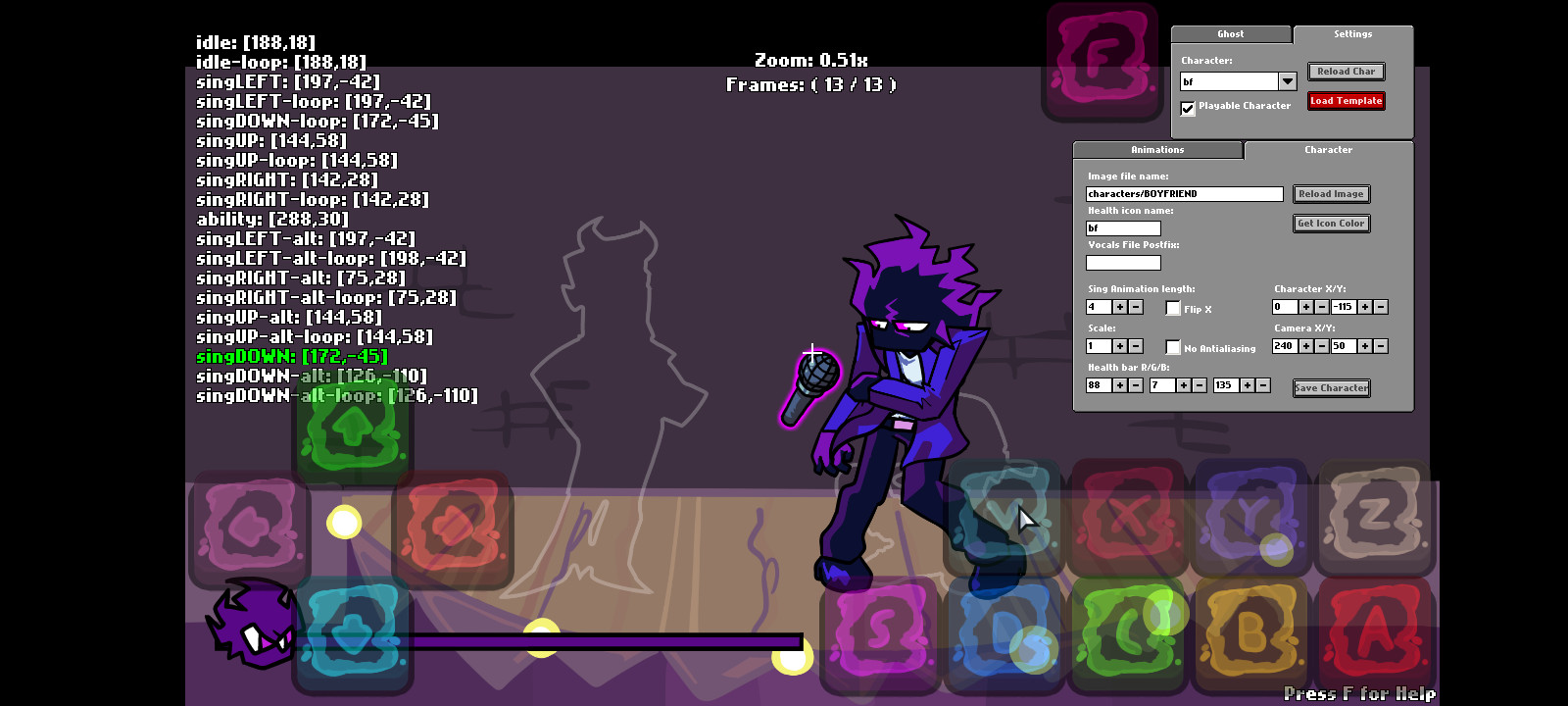The width and height of the screenshot is (1568, 706).
Task: Toggle the Playable Character checkbox
Action: coord(1188,108)
